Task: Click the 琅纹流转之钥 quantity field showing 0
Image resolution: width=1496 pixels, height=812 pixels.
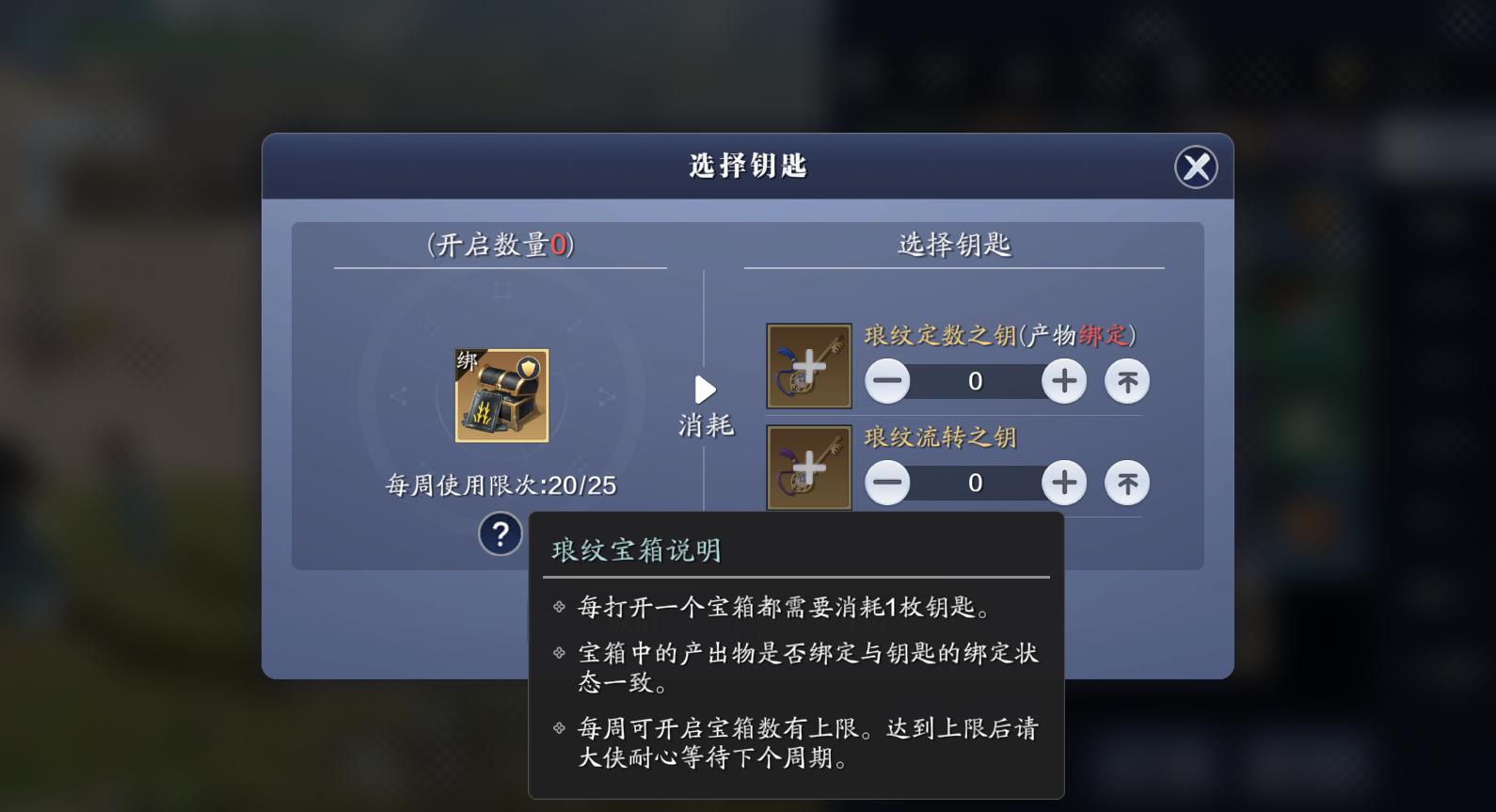Action: (975, 482)
